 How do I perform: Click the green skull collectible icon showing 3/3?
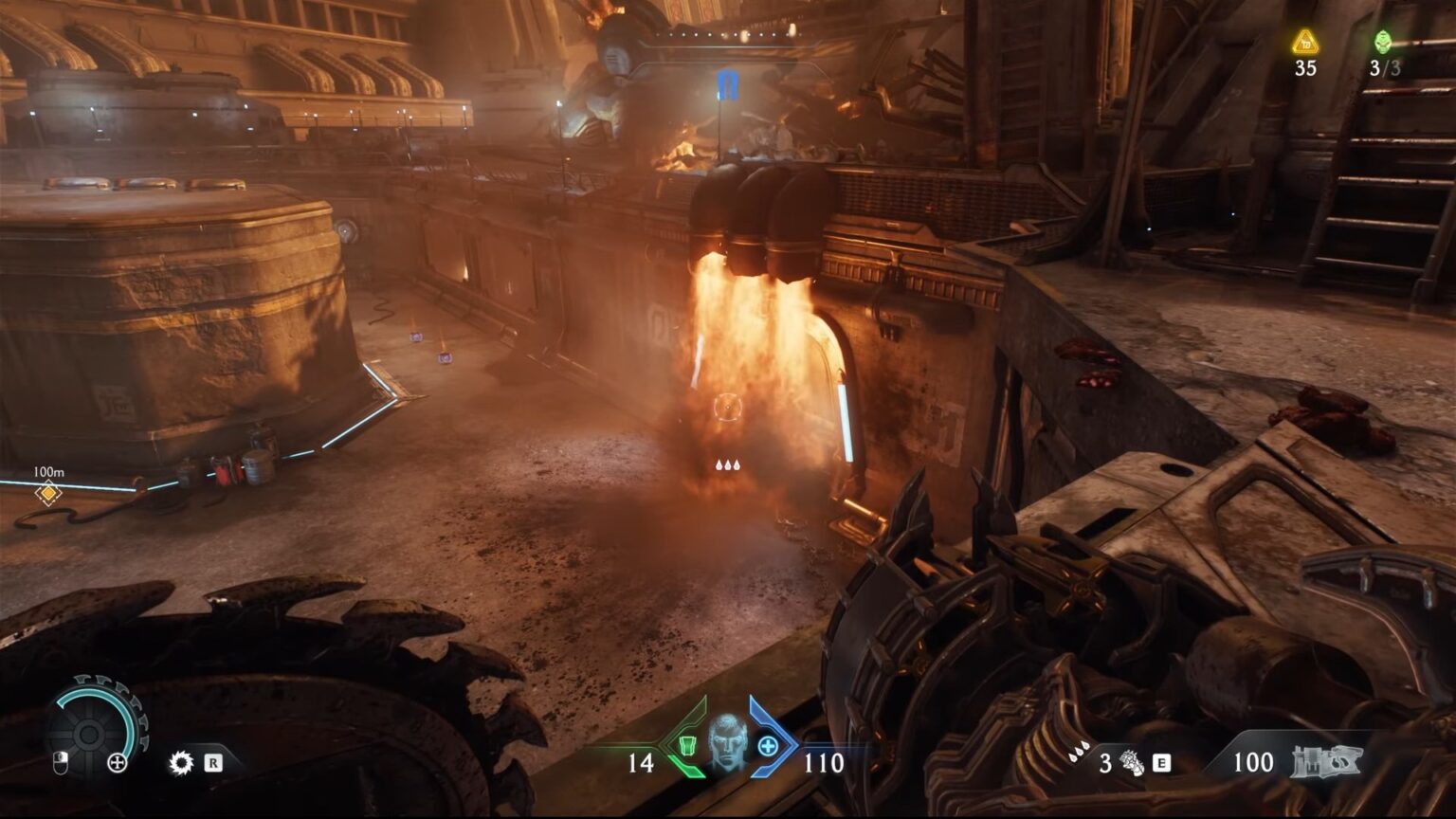(1383, 40)
